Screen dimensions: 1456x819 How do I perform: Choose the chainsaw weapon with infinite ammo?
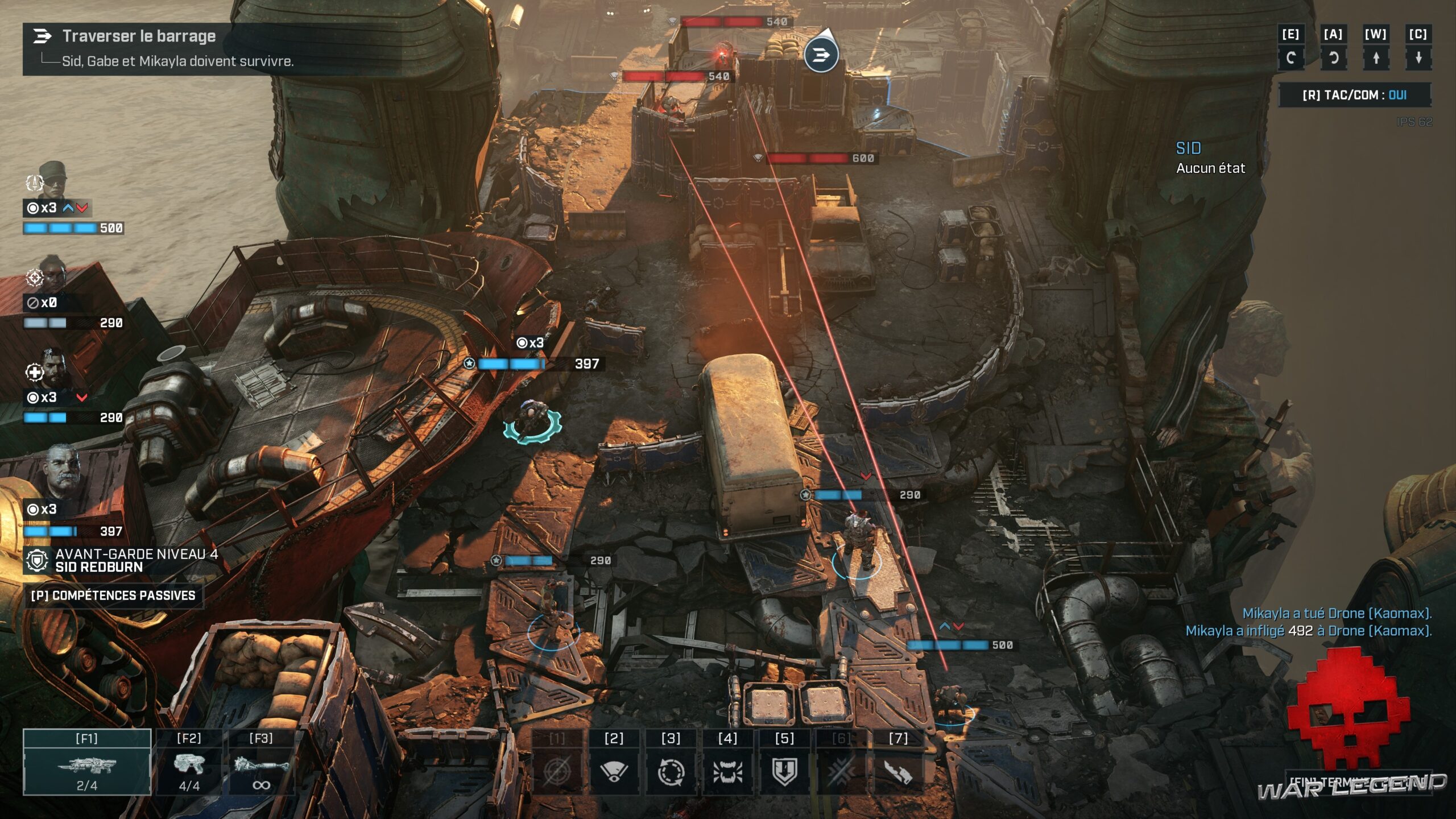(x=261, y=763)
